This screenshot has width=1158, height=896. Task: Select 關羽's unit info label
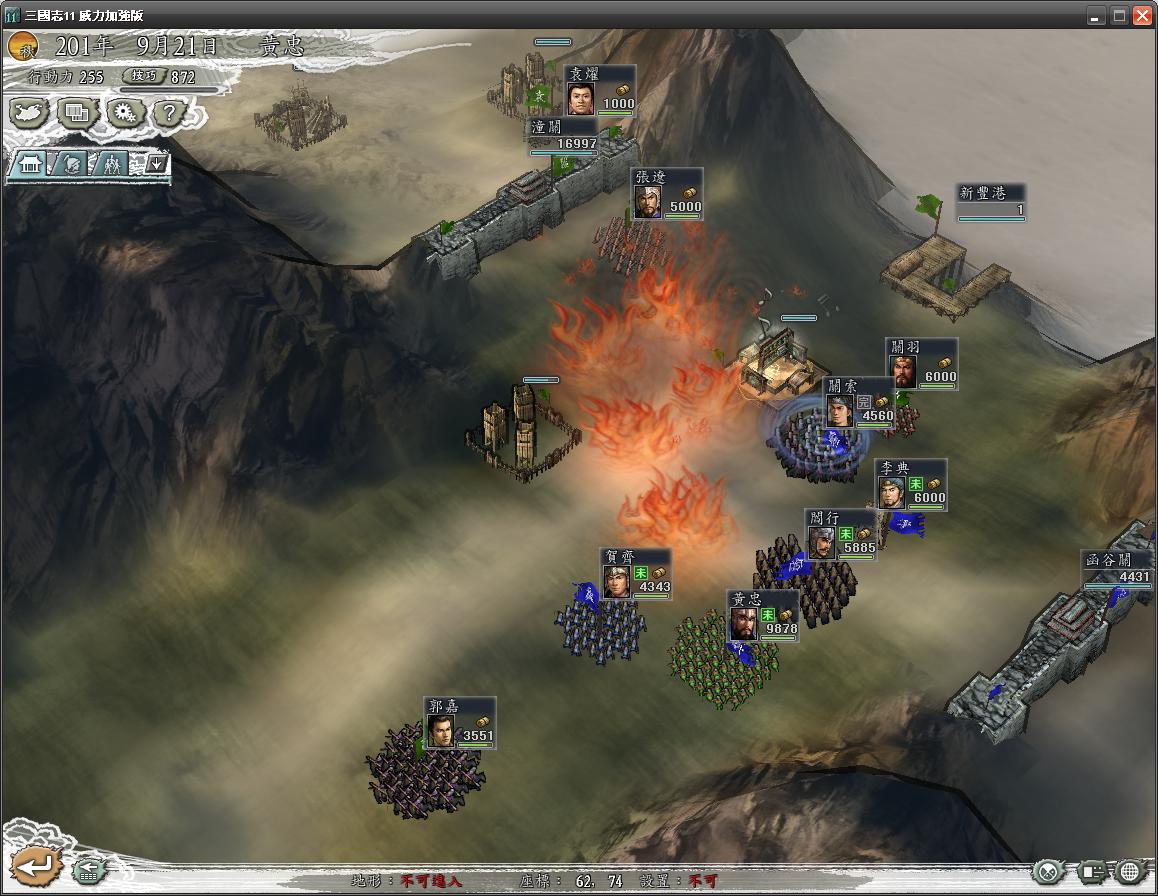(921, 363)
